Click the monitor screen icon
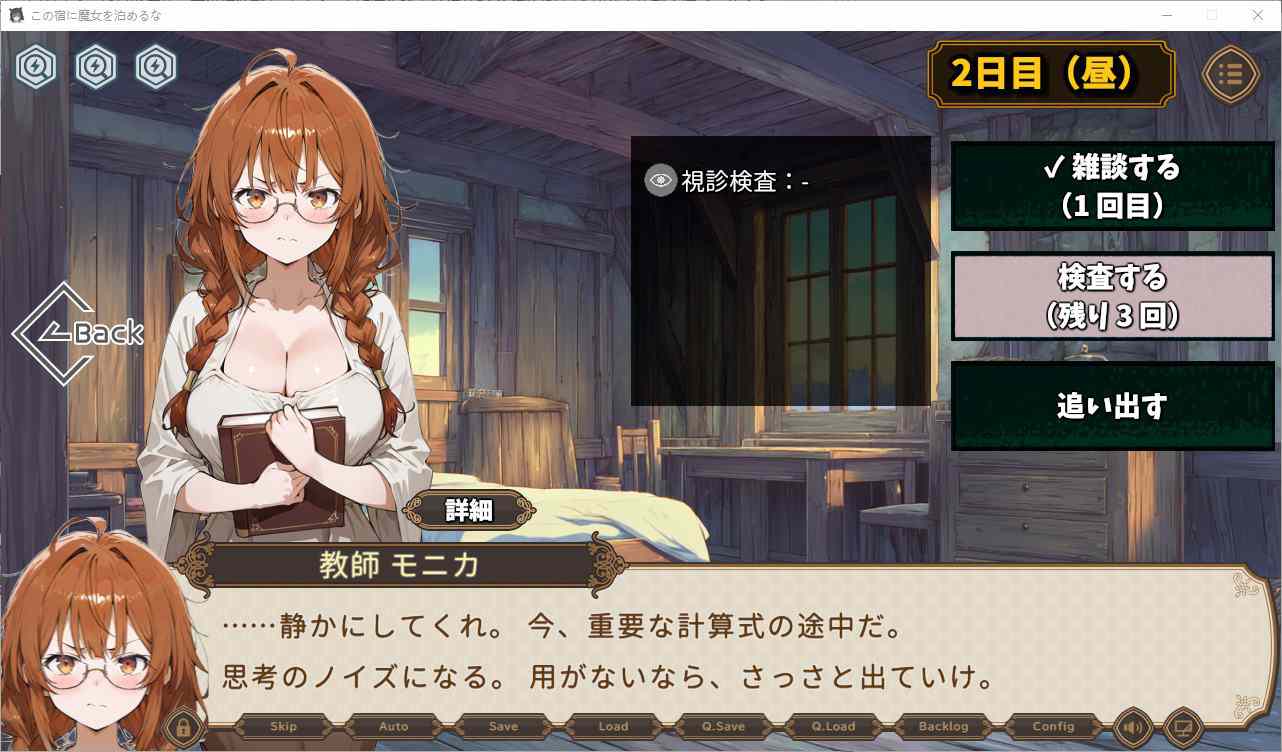Image resolution: width=1282 pixels, height=752 pixels. point(1182,727)
